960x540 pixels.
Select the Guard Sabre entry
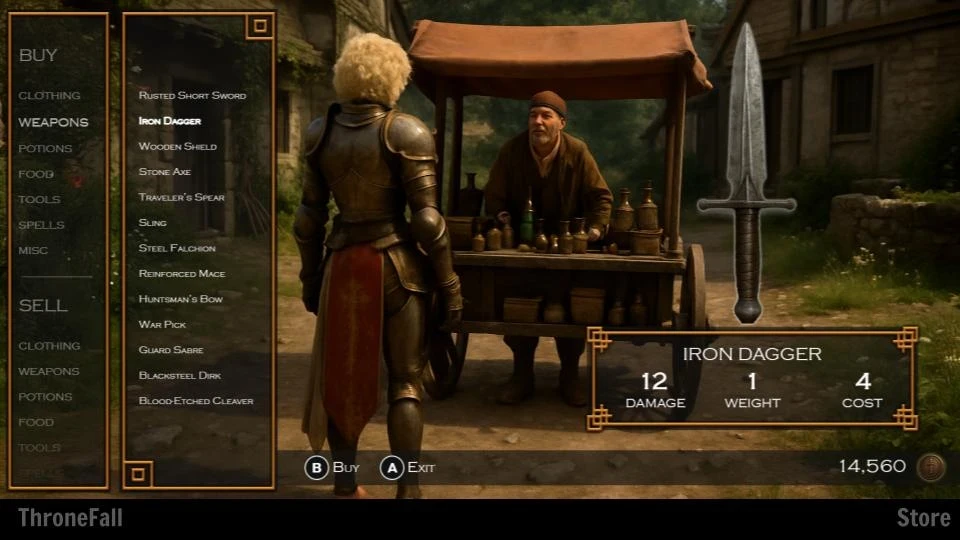point(171,350)
